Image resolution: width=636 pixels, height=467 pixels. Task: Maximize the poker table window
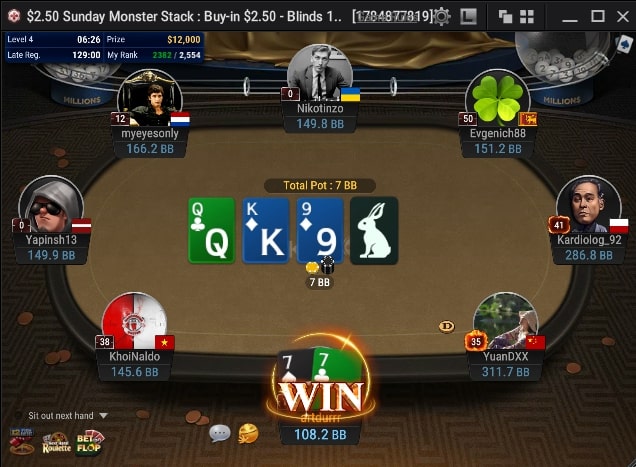[x=597, y=16]
